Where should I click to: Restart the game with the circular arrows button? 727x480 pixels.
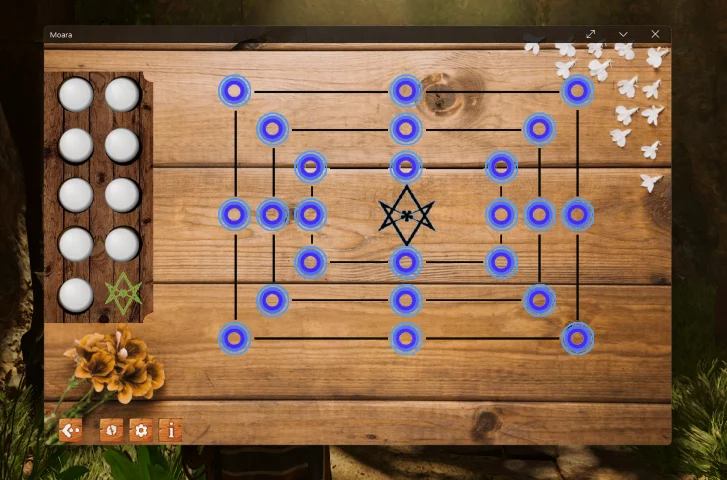pyautogui.click(x=111, y=430)
